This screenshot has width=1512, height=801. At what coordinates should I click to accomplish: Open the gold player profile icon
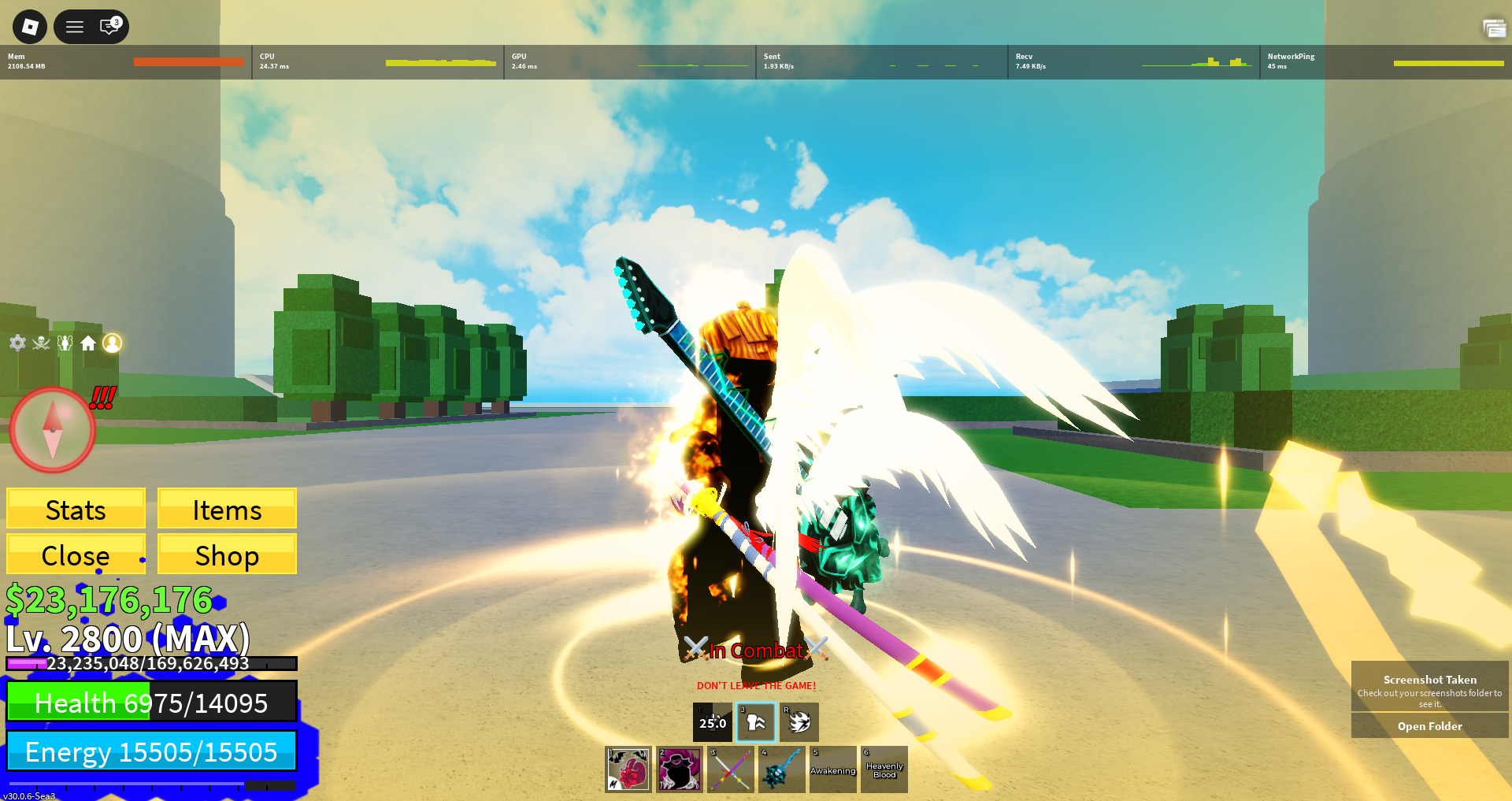(x=113, y=343)
